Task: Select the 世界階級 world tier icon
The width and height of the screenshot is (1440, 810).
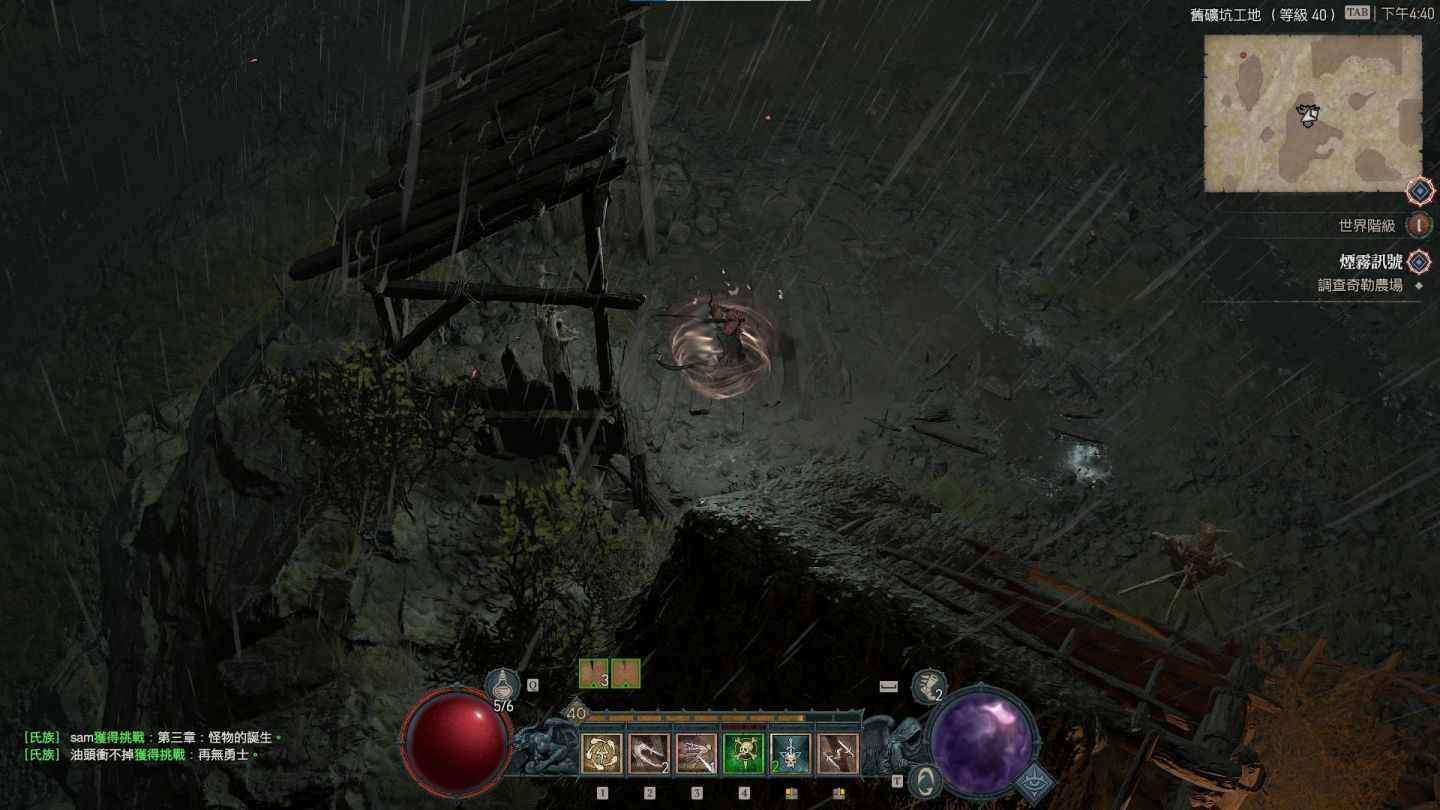Action: click(1418, 225)
